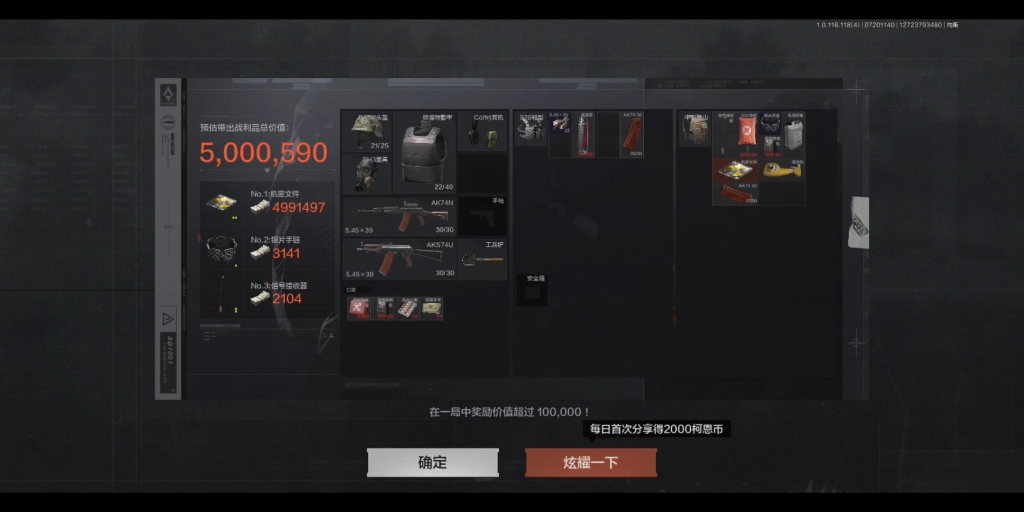Click the yellow caulk gun item
Viewport: 1024px width, 512px height.
[784, 168]
